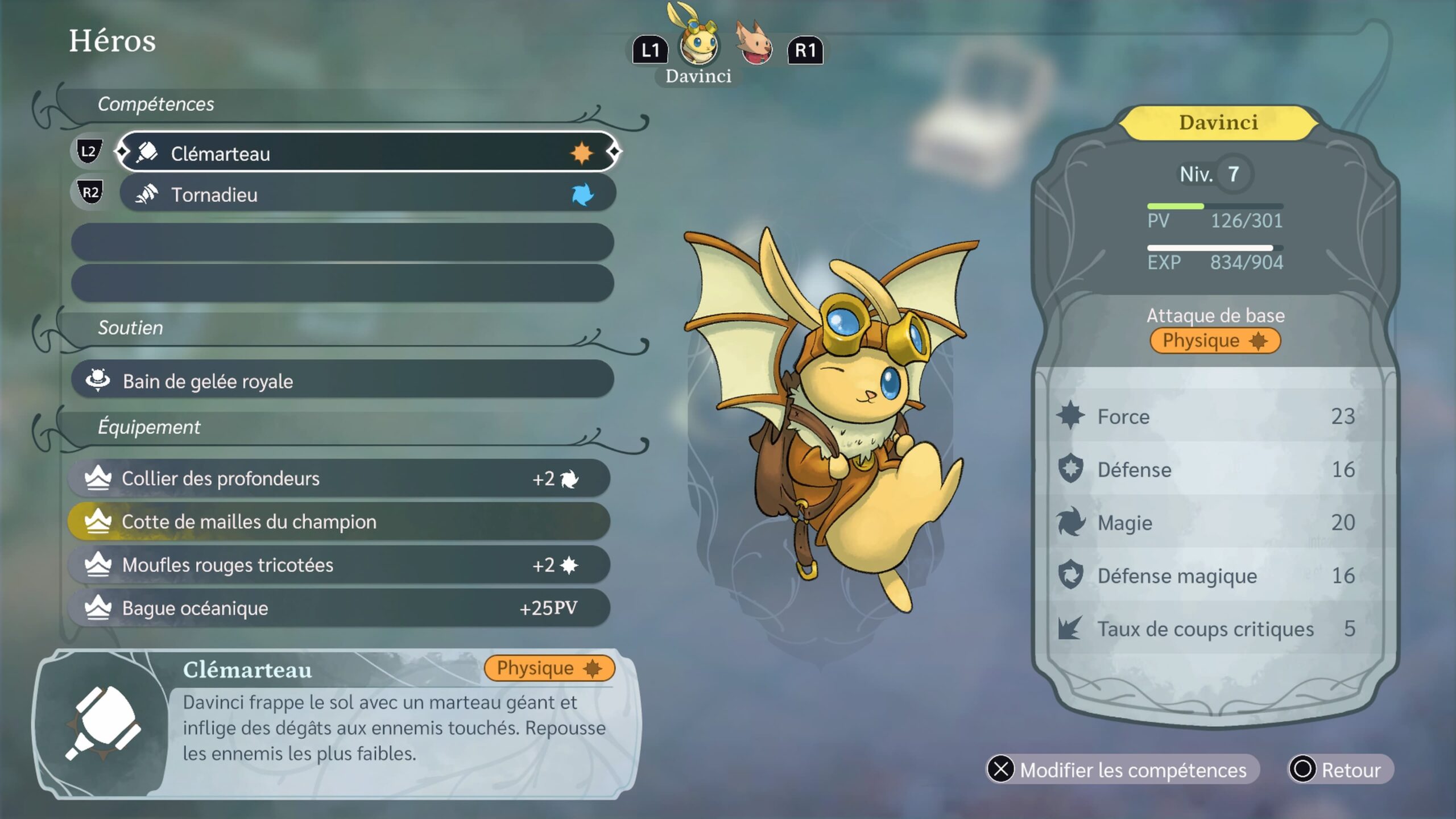Choose the Tornadieu skill row
Image resolution: width=1456 pixels, height=819 pixels.
coord(367,195)
